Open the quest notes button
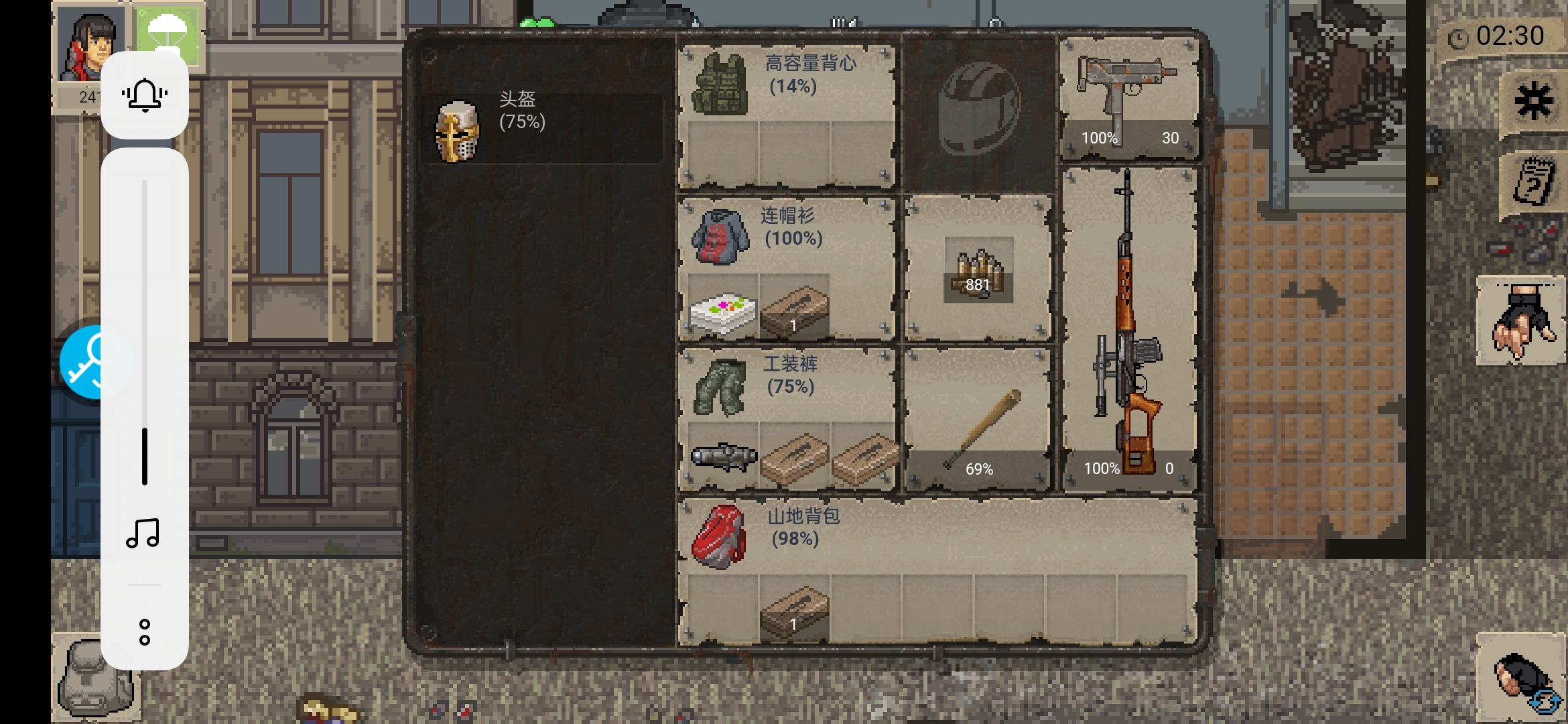 [x=1533, y=182]
